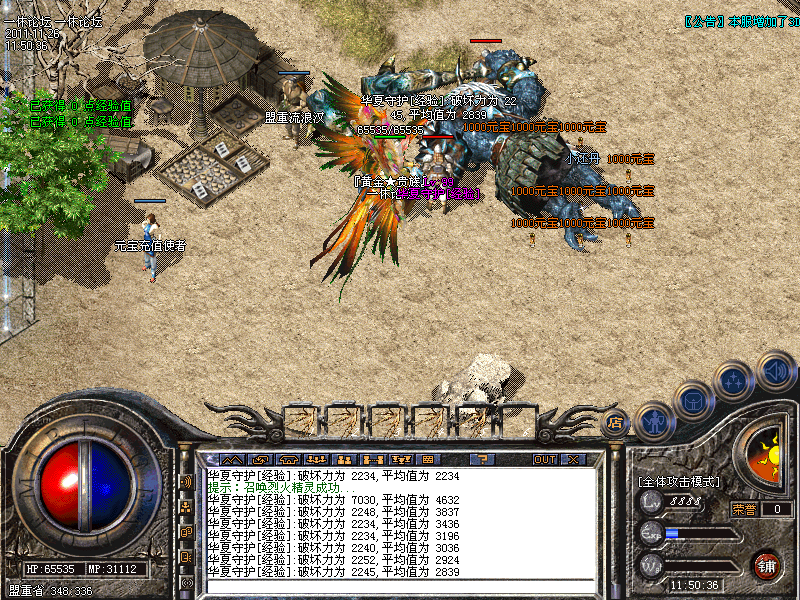Open the two-person group button
Screen dimensions: 800x600
point(344,460)
